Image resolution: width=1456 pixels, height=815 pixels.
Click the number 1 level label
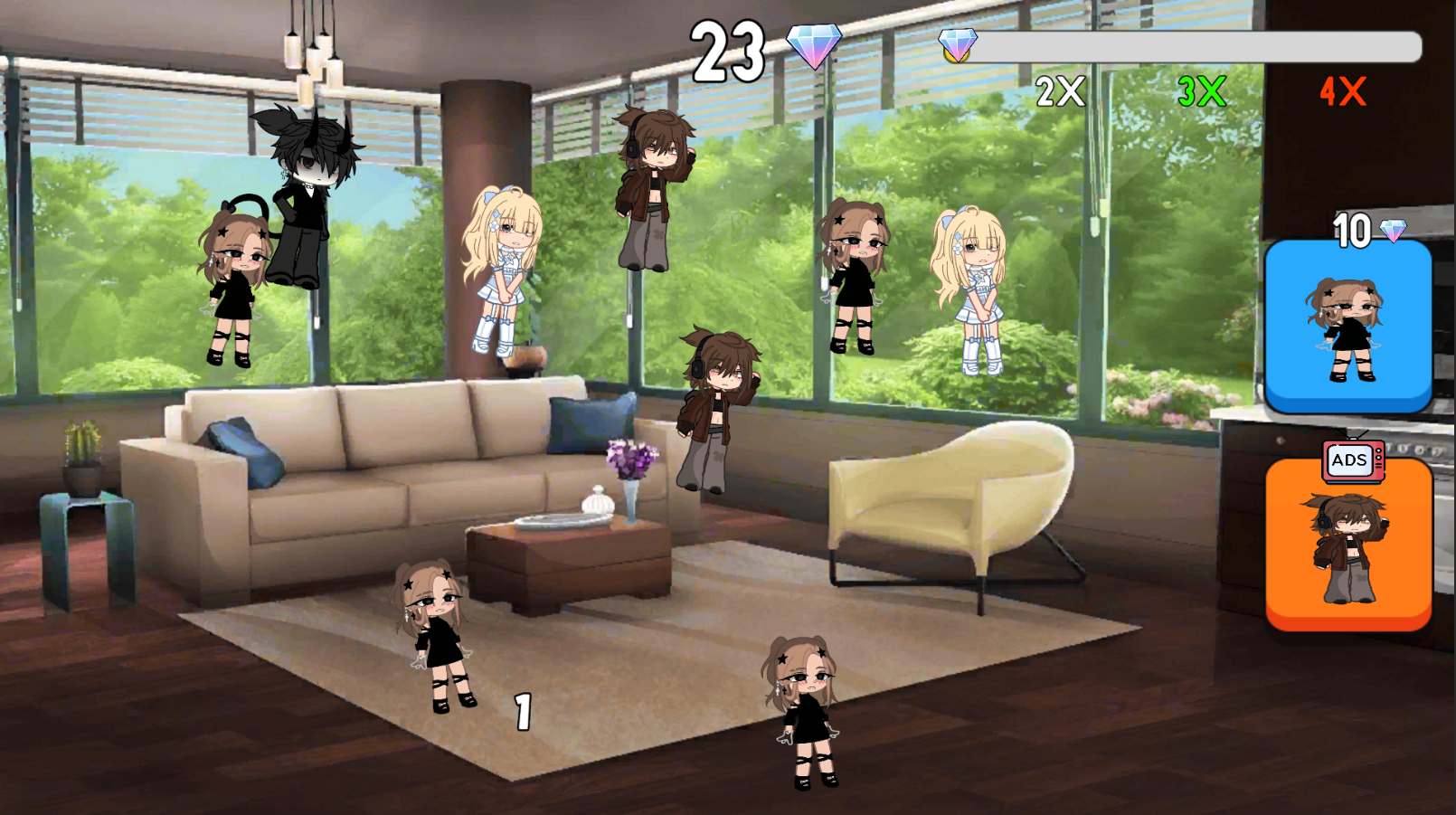(523, 711)
